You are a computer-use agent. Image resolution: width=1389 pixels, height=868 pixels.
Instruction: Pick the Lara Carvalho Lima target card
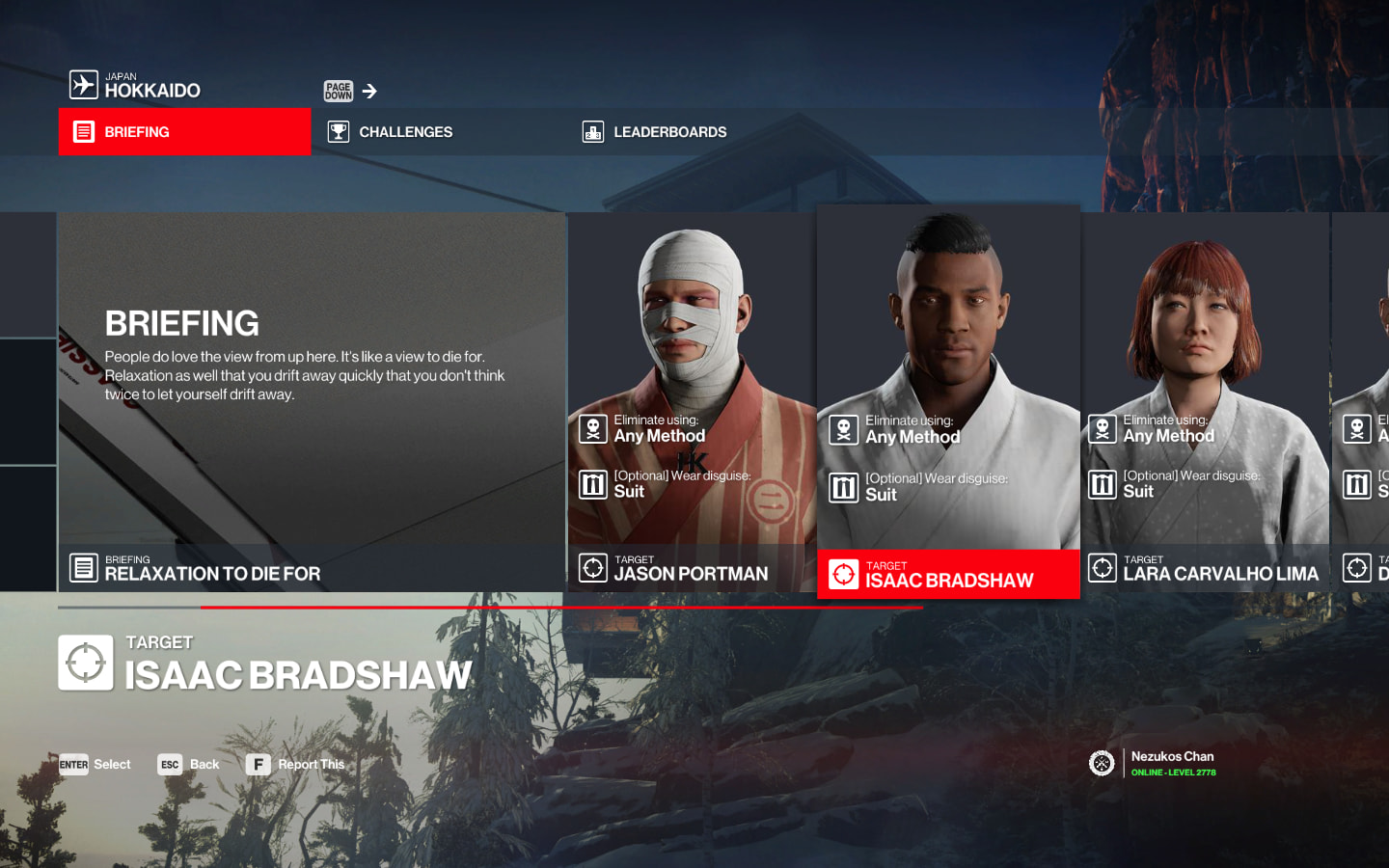coord(1205,402)
